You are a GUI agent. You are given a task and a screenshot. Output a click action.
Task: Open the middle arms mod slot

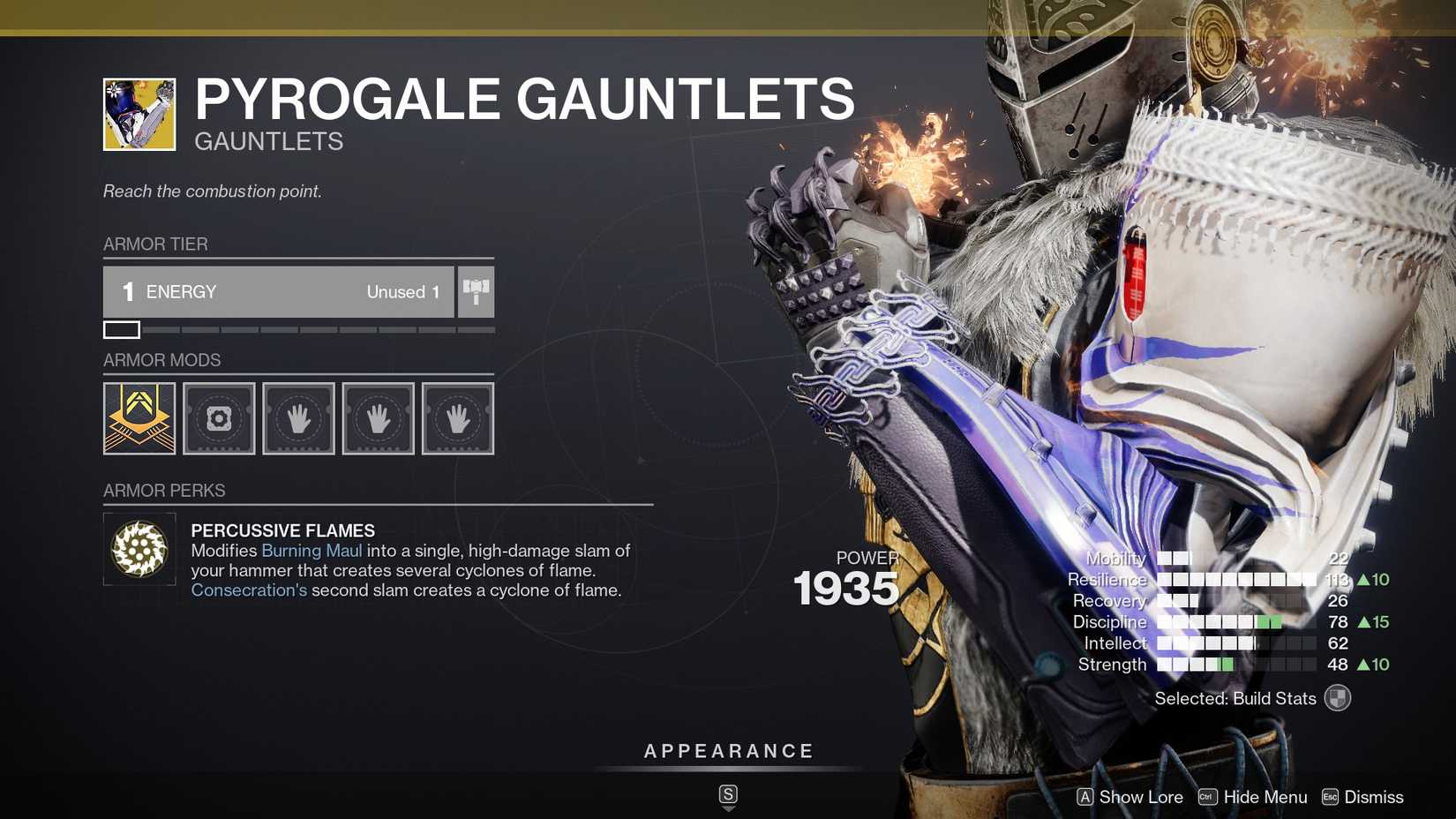click(x=378, y=417)
